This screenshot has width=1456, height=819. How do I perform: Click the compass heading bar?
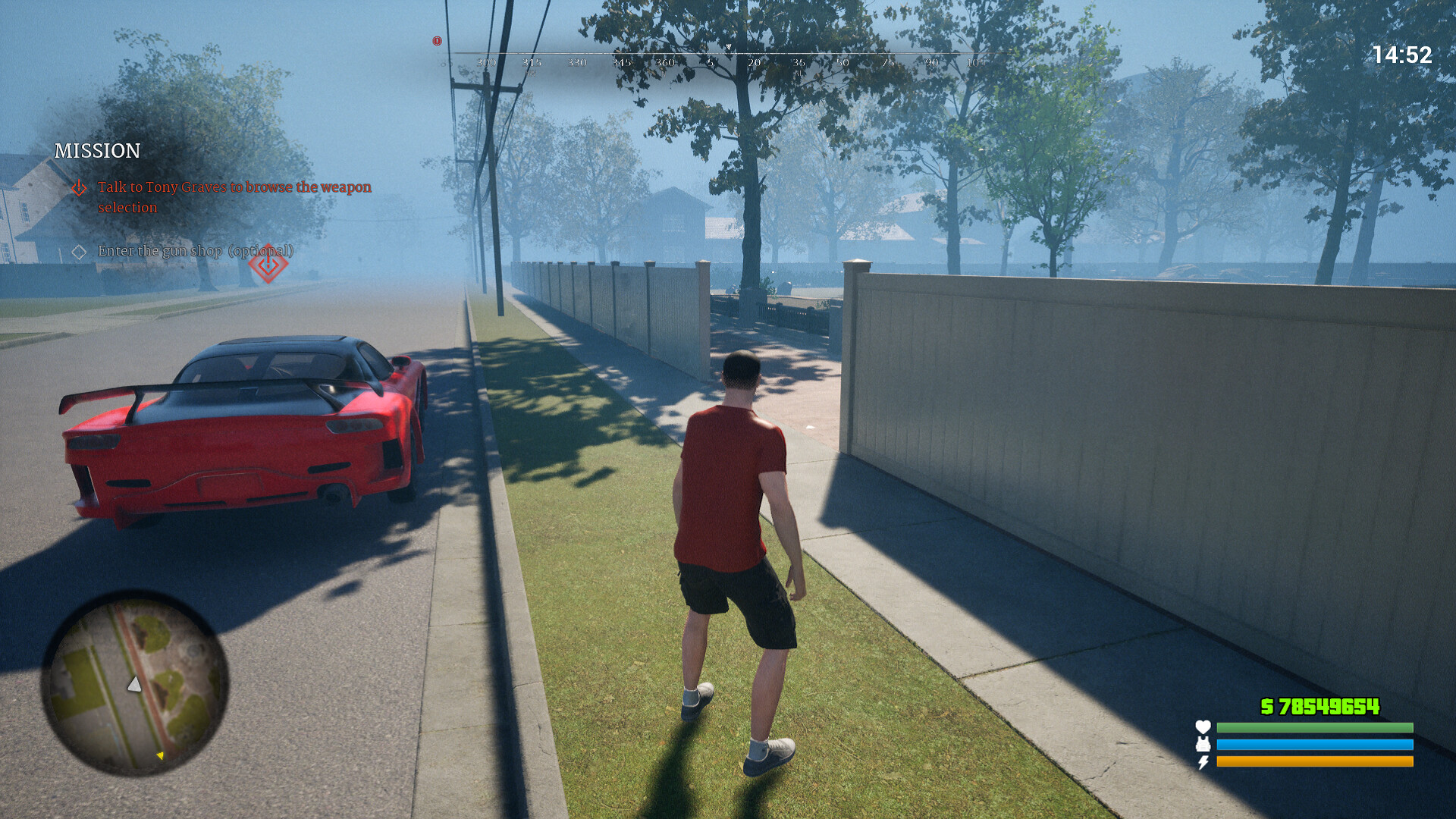pyautogui.click(x=728, y=59)
